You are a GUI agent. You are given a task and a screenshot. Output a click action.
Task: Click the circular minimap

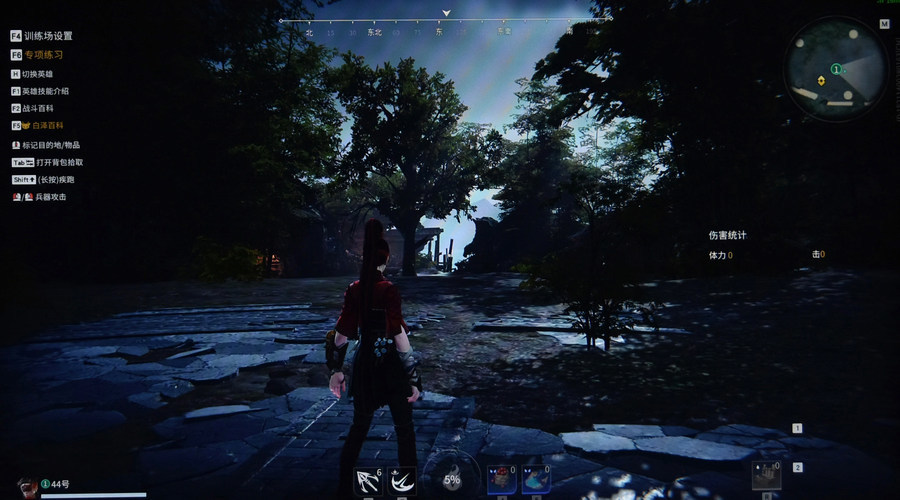[836, 69]
